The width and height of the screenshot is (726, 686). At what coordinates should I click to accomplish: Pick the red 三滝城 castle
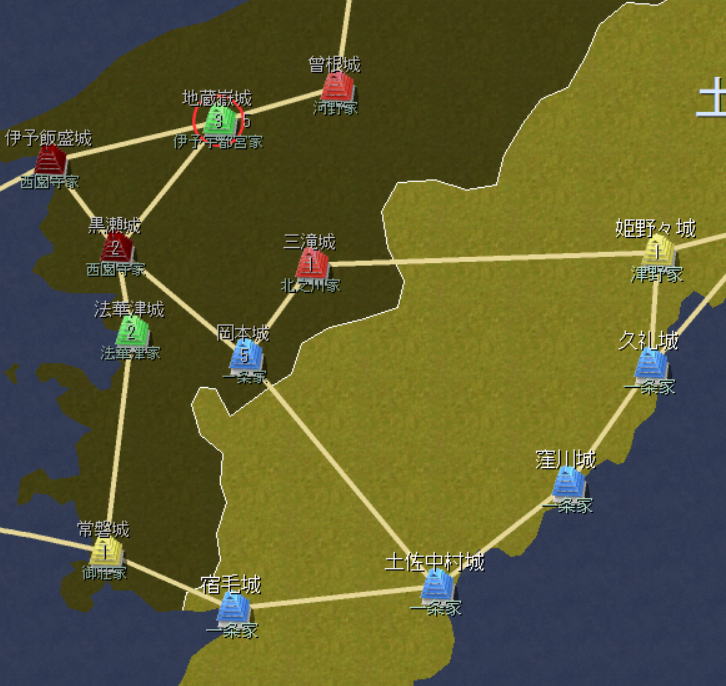312,264
